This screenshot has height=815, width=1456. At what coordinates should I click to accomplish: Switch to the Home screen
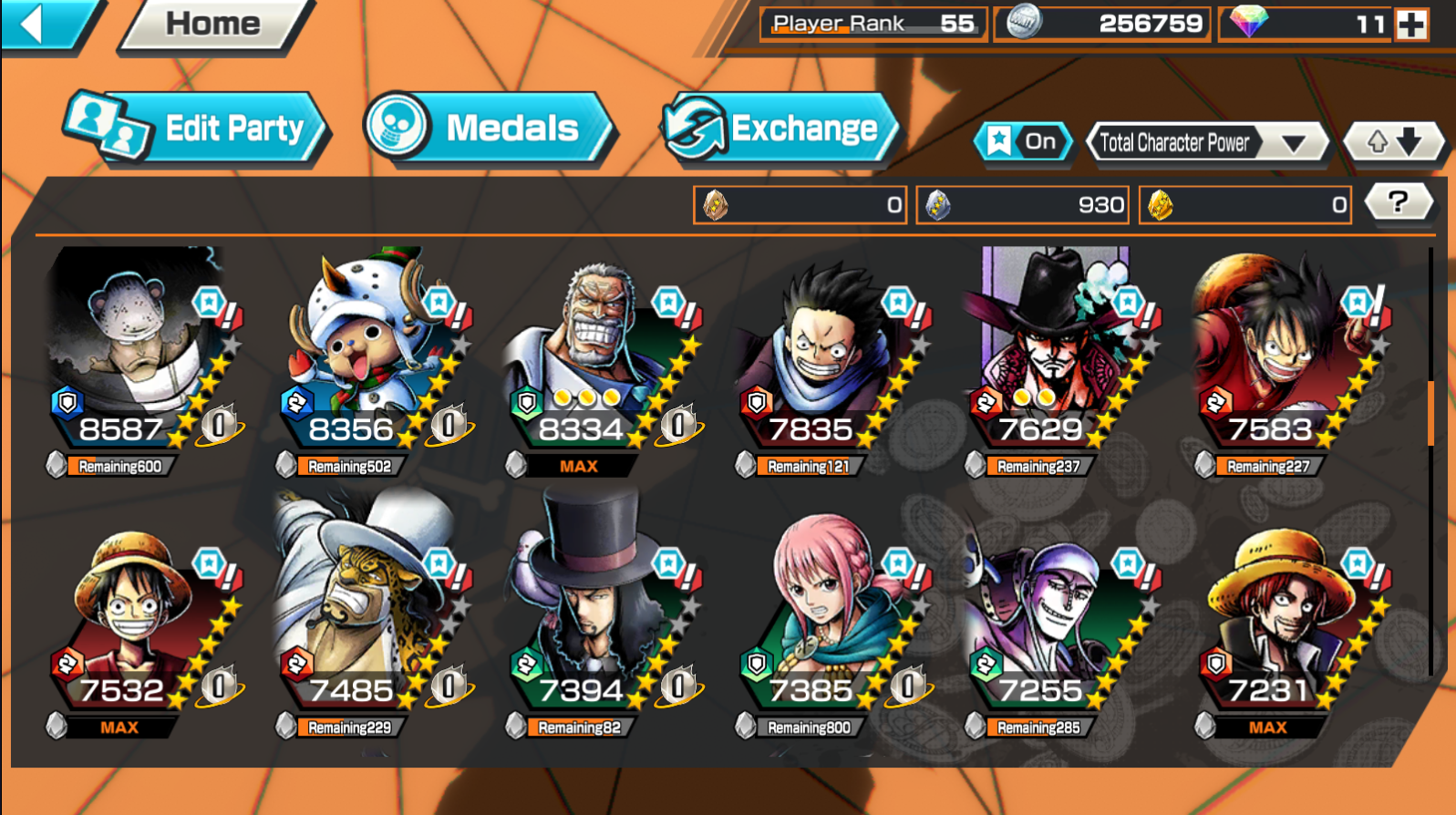212,25
